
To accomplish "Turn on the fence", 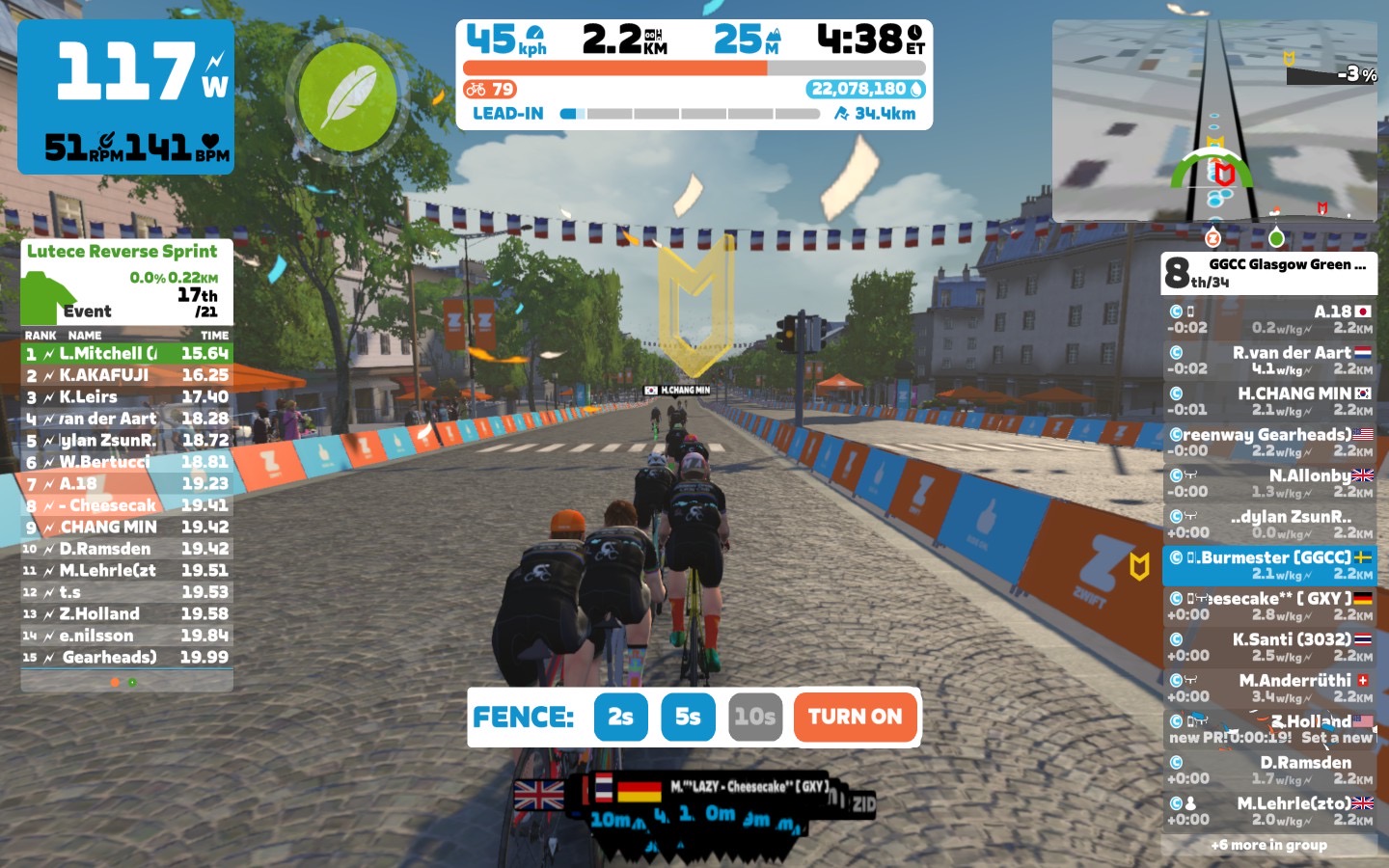I will [855, 717].
